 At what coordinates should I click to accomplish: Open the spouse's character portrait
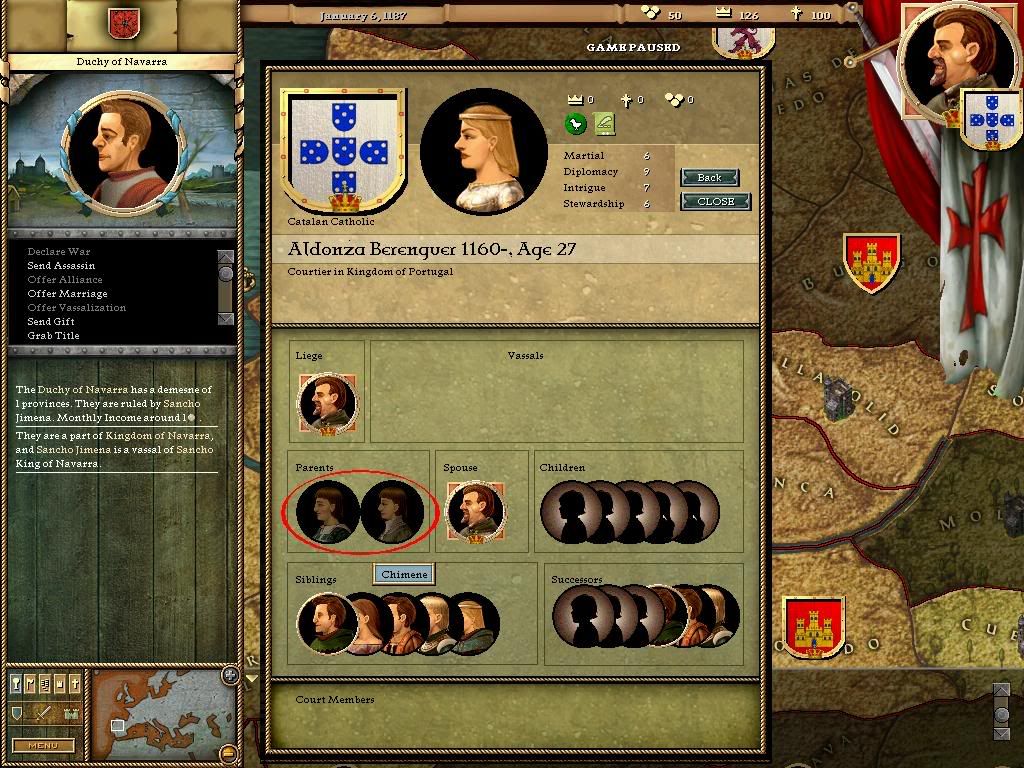(475, 512)
